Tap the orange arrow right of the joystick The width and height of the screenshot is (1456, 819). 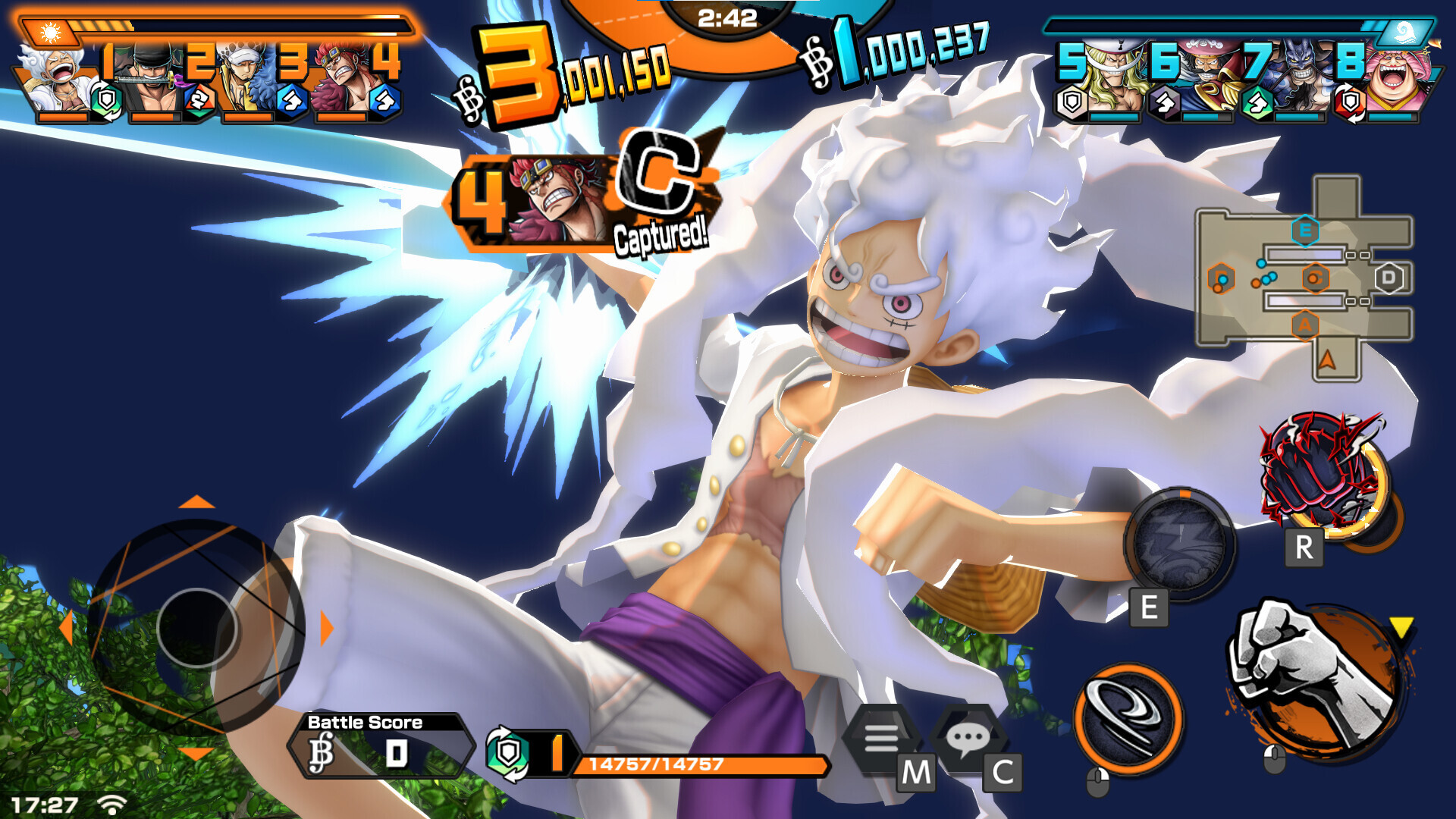tap(325, 627)
